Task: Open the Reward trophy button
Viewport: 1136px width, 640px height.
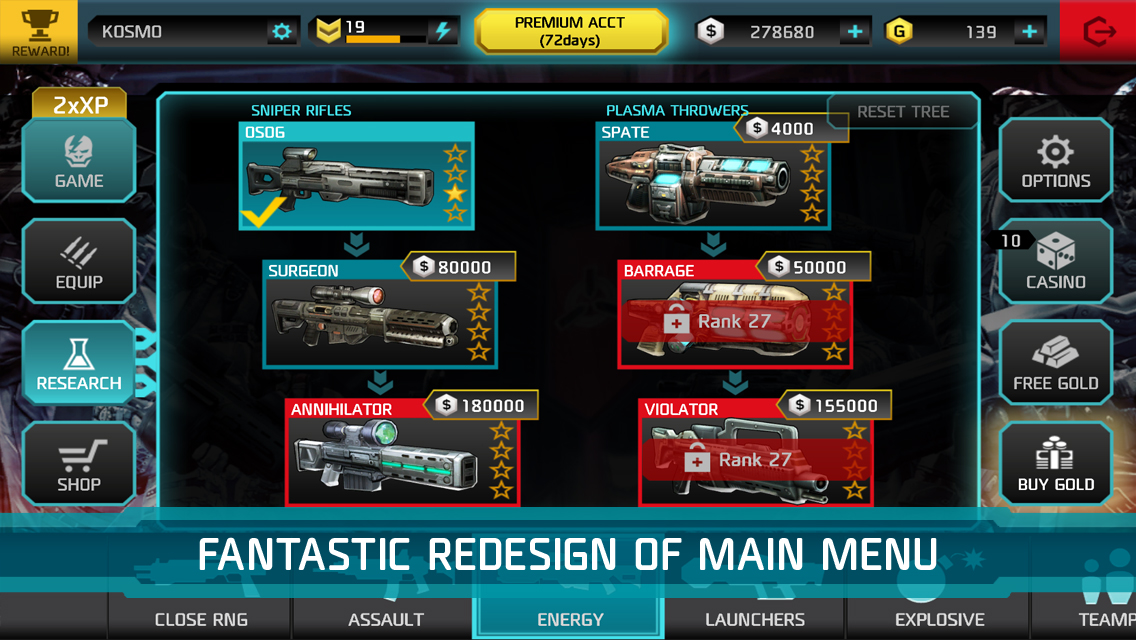Action: point(41,31)
